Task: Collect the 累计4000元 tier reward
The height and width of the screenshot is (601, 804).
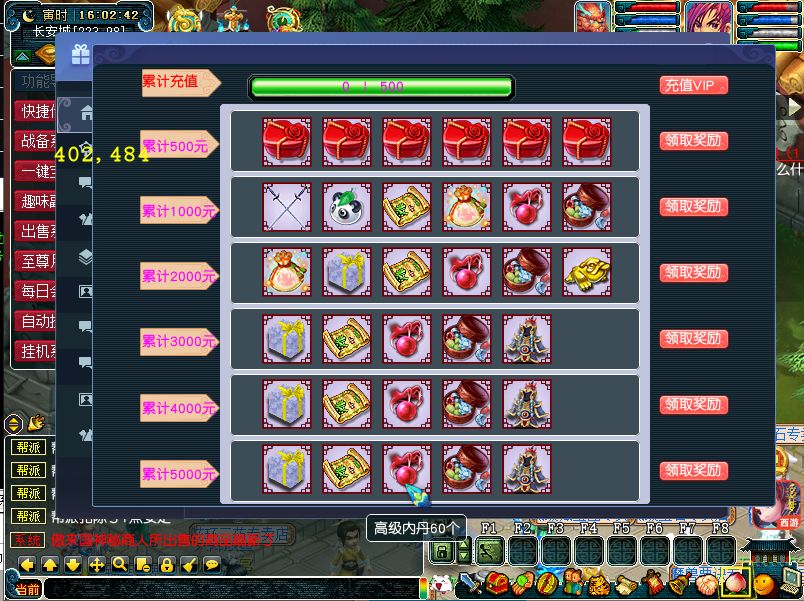Action: pos(693,405)
